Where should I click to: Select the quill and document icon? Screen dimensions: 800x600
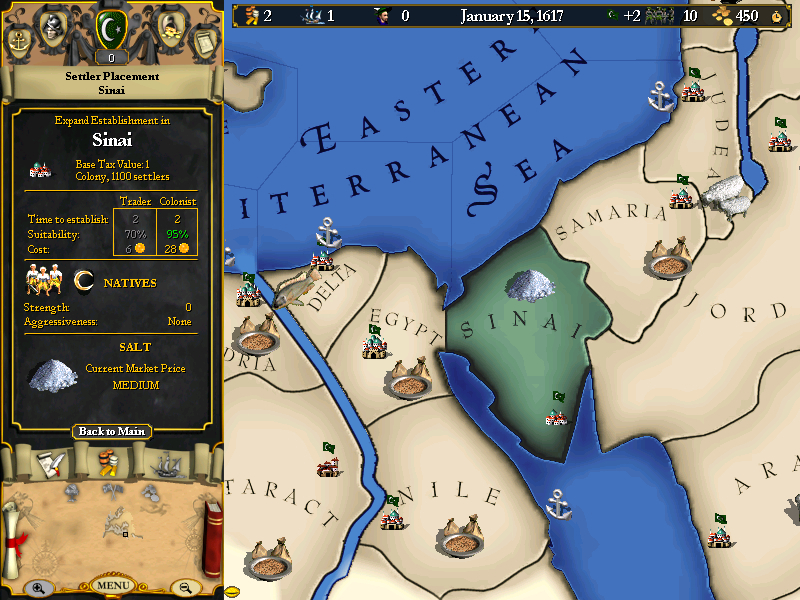click(51, 464)
